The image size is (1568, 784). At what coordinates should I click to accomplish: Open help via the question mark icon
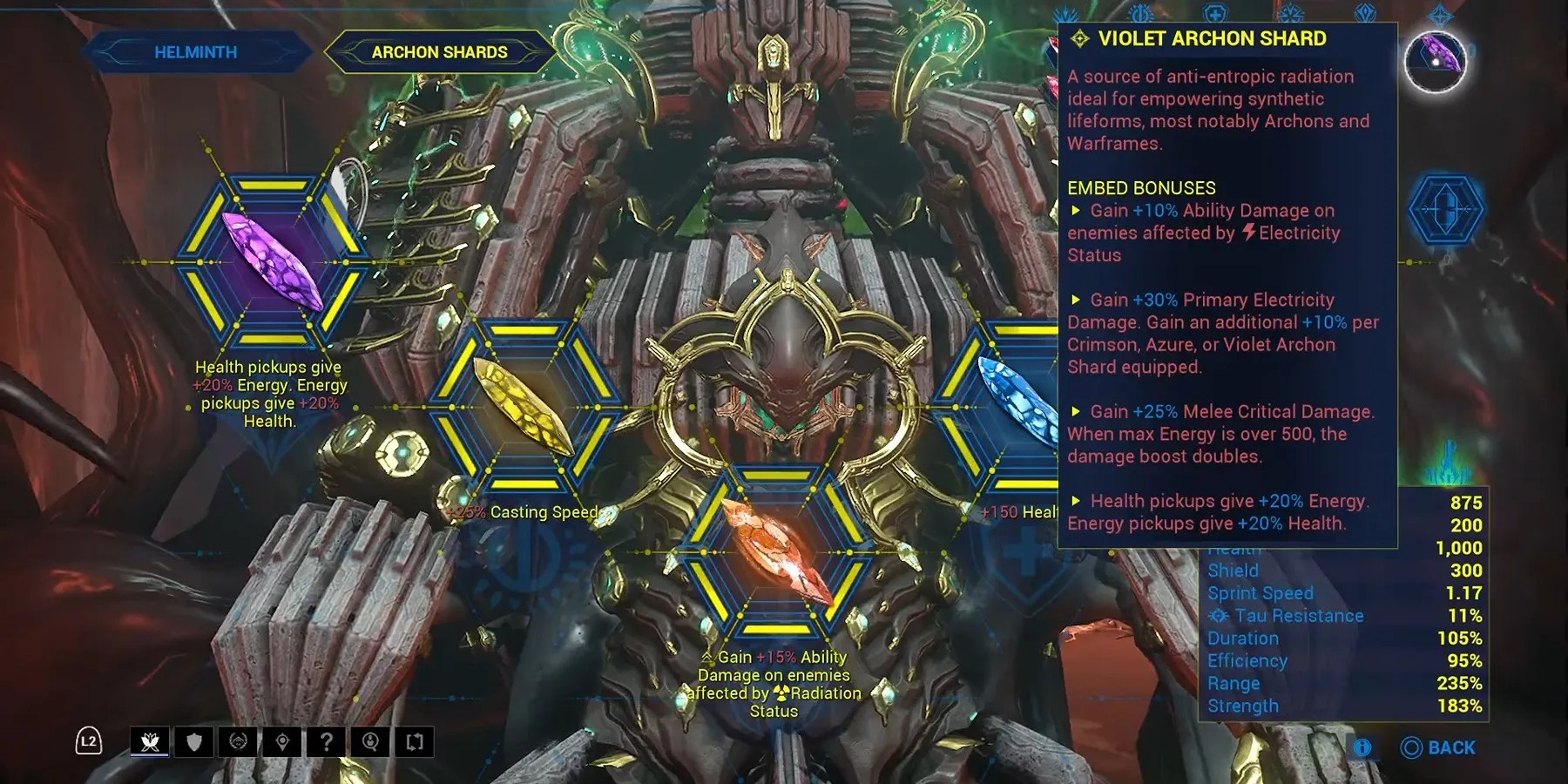tap(326, 742)
